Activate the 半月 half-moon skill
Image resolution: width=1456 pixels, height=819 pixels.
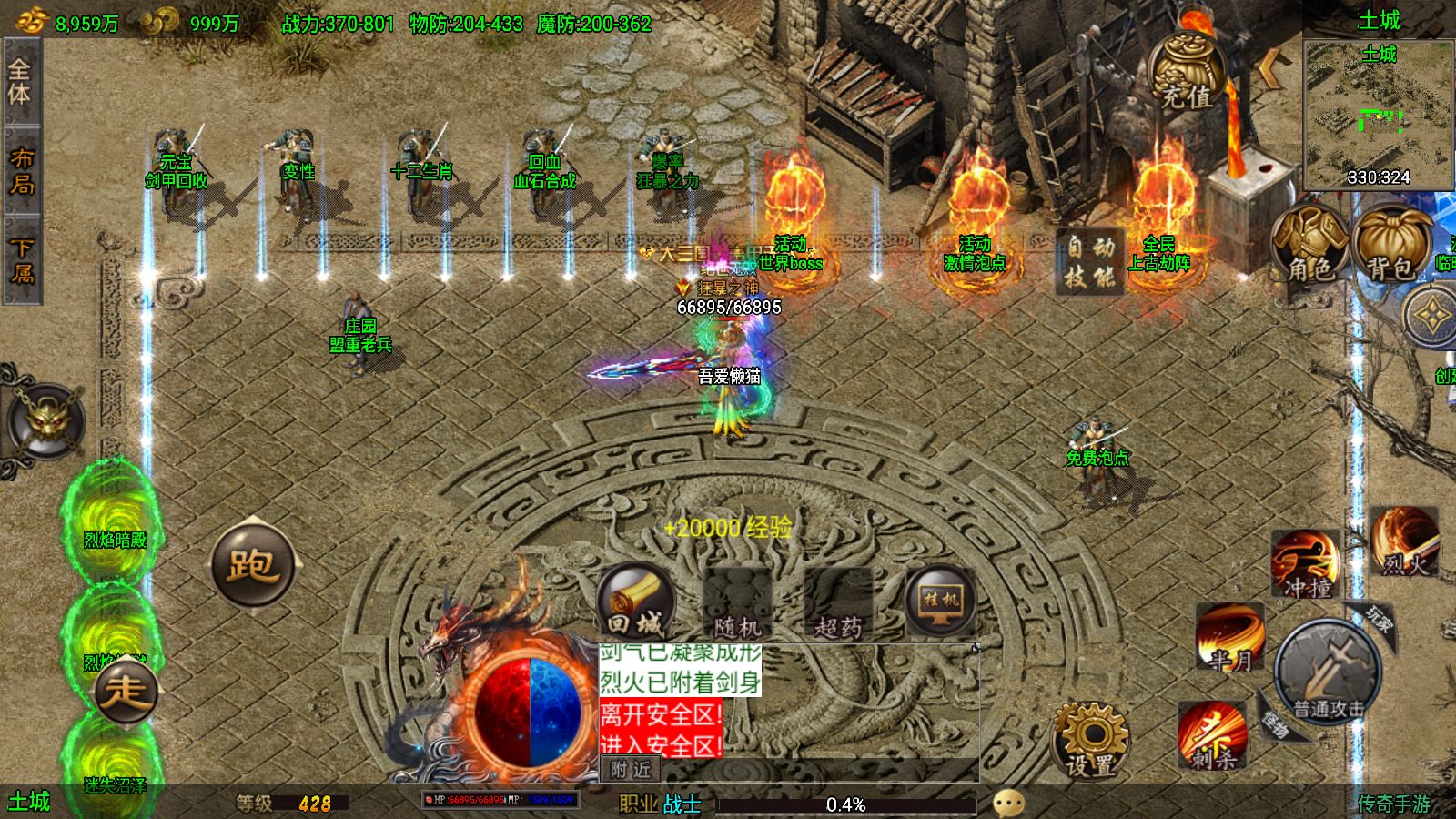1230,637
